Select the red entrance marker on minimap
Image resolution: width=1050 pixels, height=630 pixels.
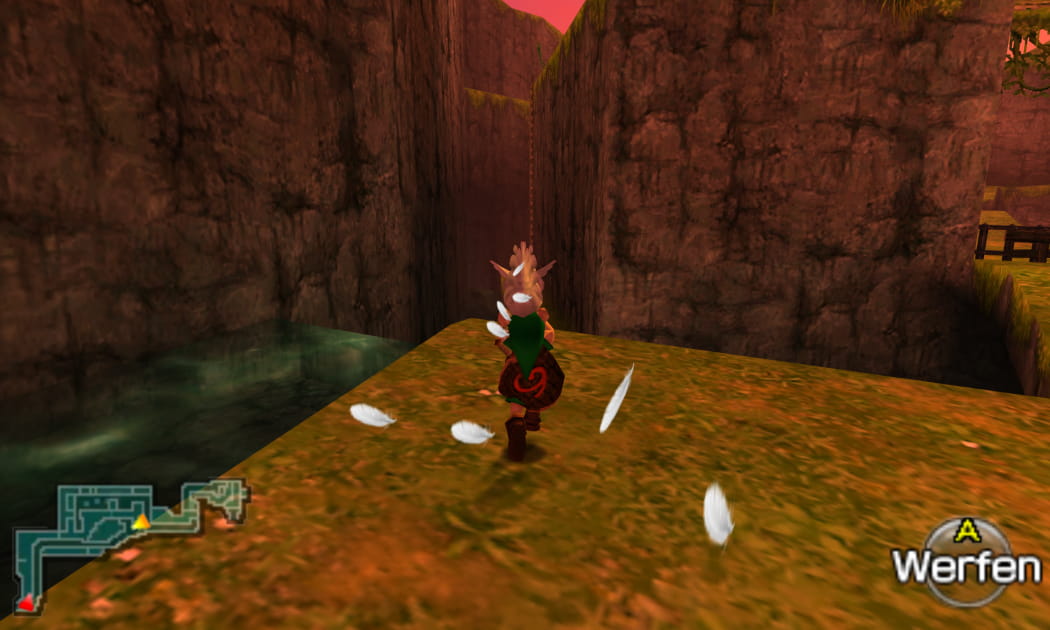(26, 601)
